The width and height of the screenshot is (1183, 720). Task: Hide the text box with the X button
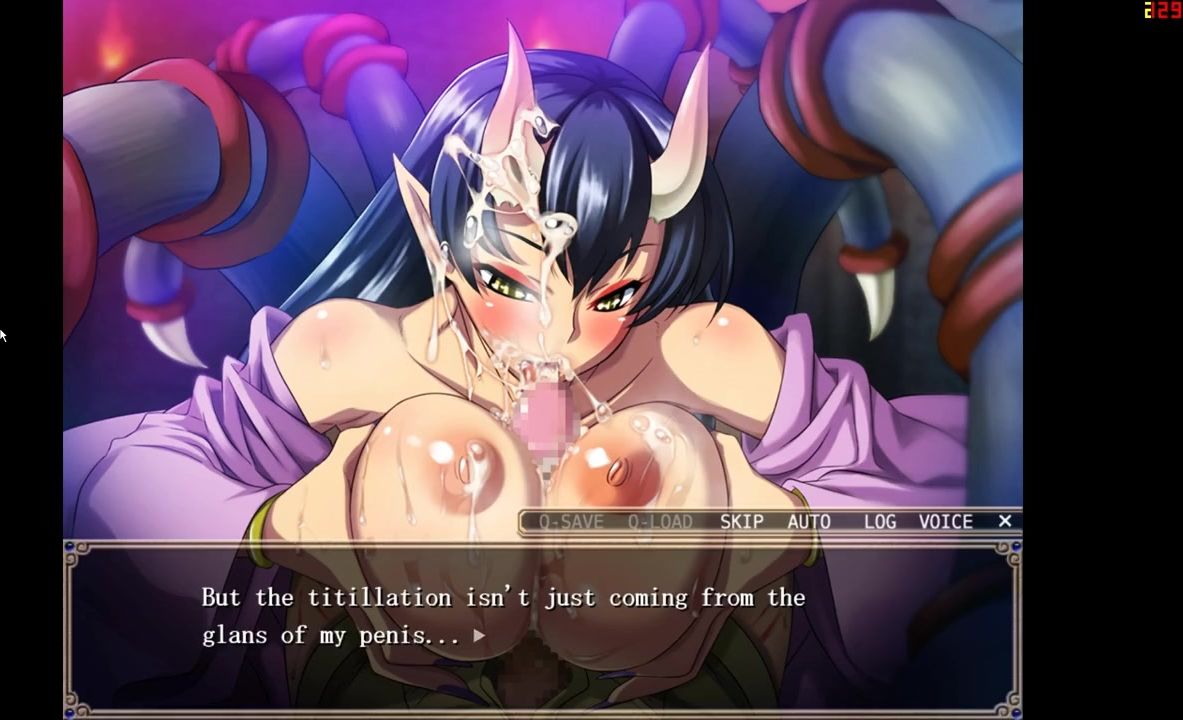pos(1005,521)
